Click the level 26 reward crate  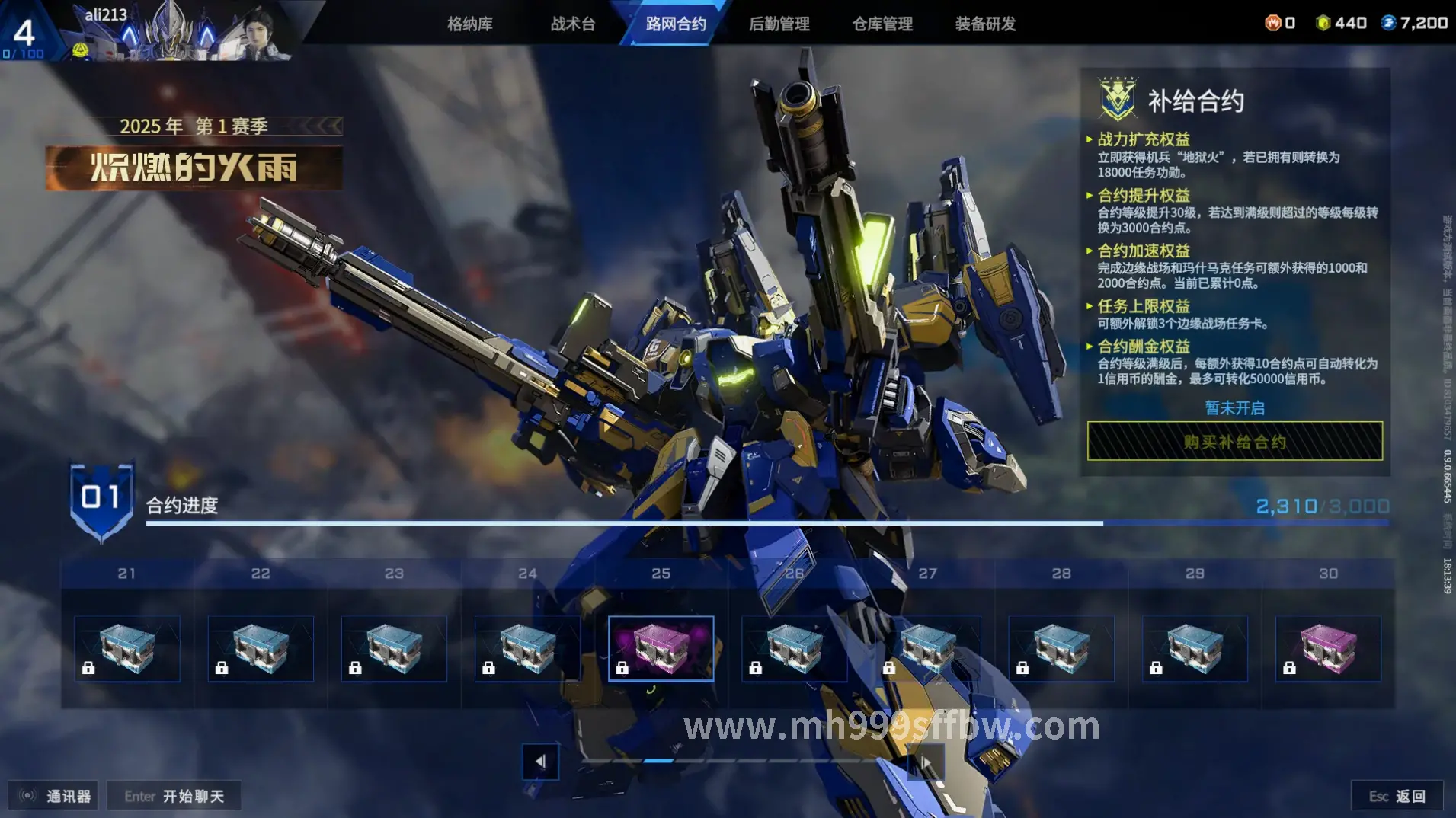point(794,648)
